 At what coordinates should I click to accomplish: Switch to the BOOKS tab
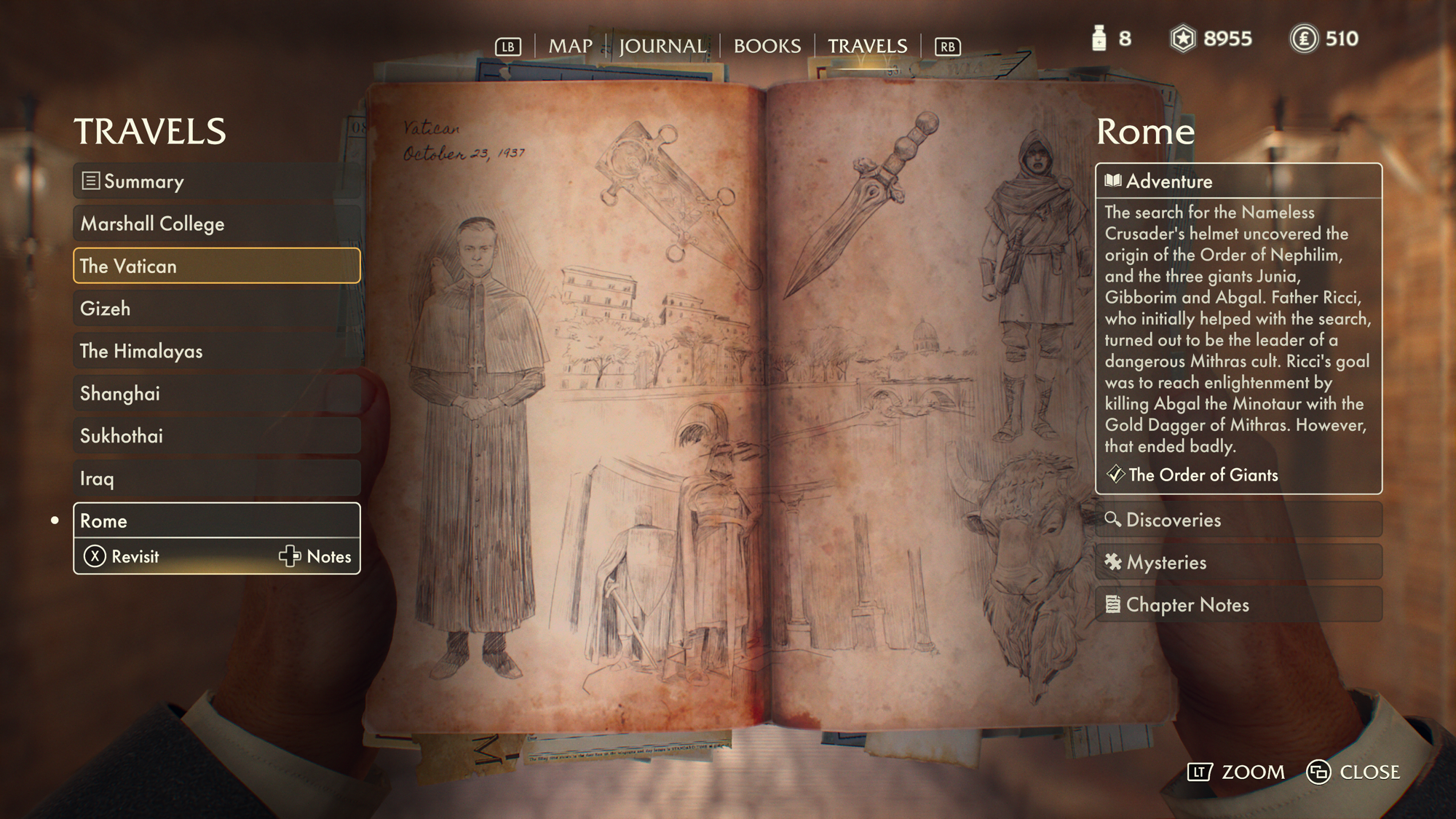point(767,46)
